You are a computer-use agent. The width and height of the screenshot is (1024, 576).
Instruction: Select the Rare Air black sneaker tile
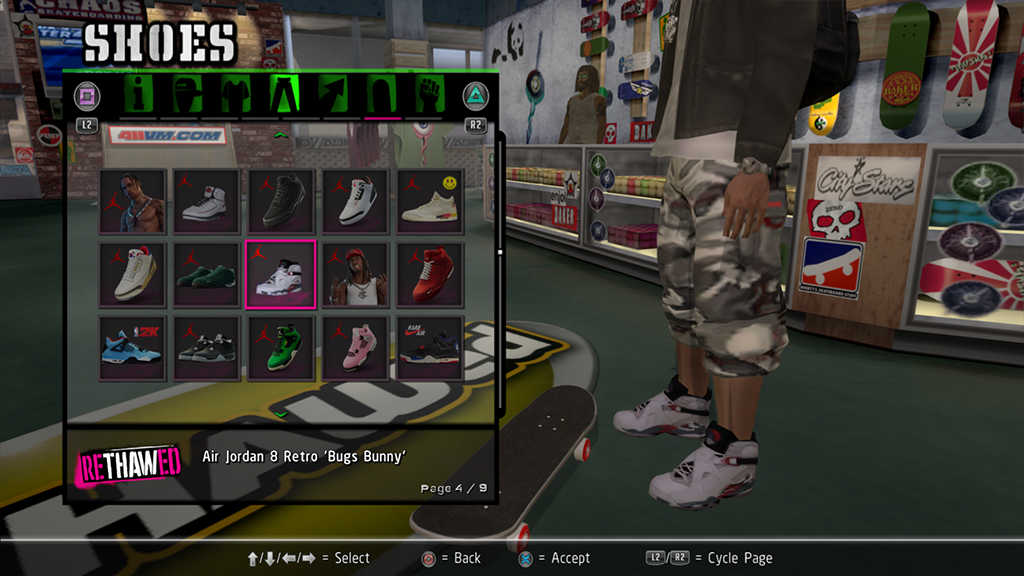[x=429, y=347]
